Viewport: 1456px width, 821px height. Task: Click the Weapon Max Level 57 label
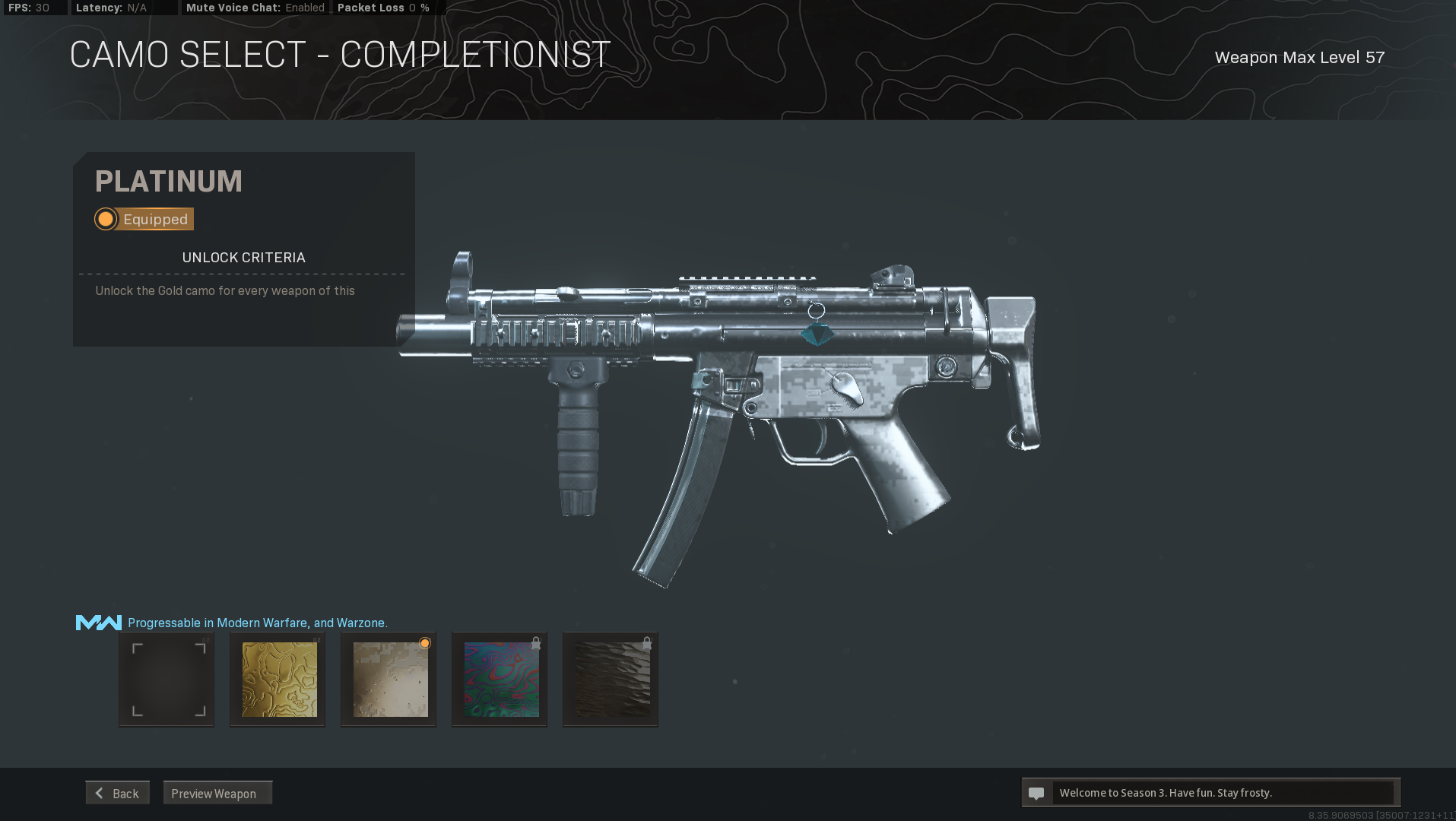click(1299, 57)
